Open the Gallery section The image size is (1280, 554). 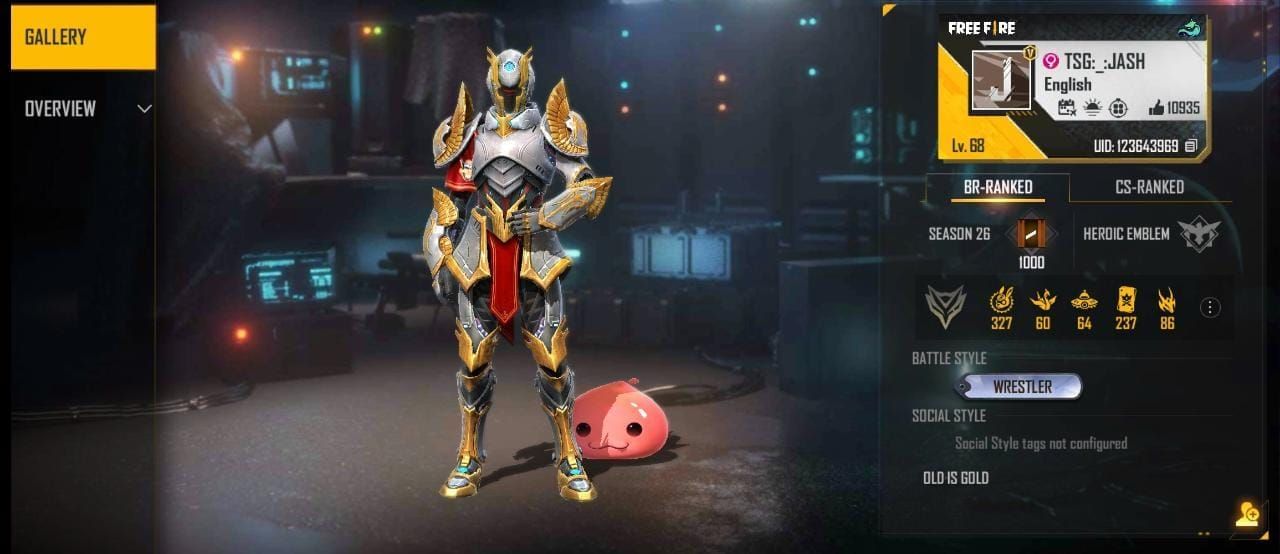click(x=83, y=38)
